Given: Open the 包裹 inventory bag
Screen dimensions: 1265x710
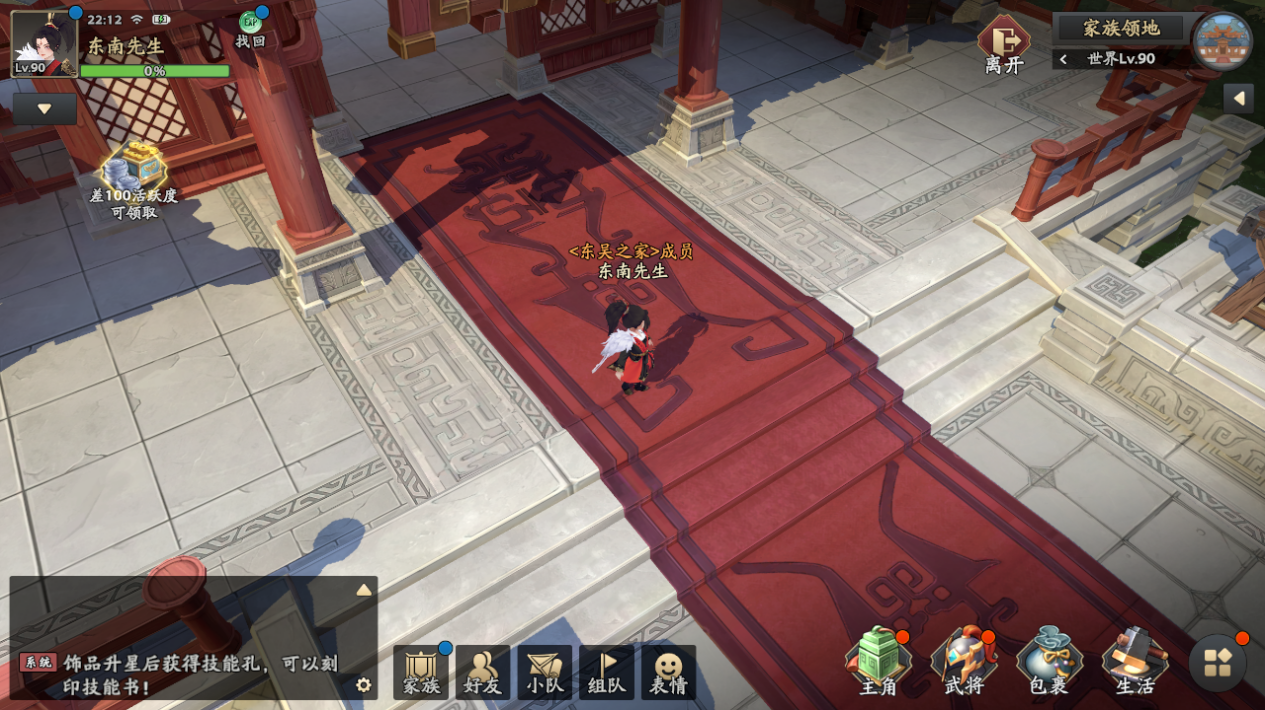Looking at the screenshot, I should click(1049, 662).
